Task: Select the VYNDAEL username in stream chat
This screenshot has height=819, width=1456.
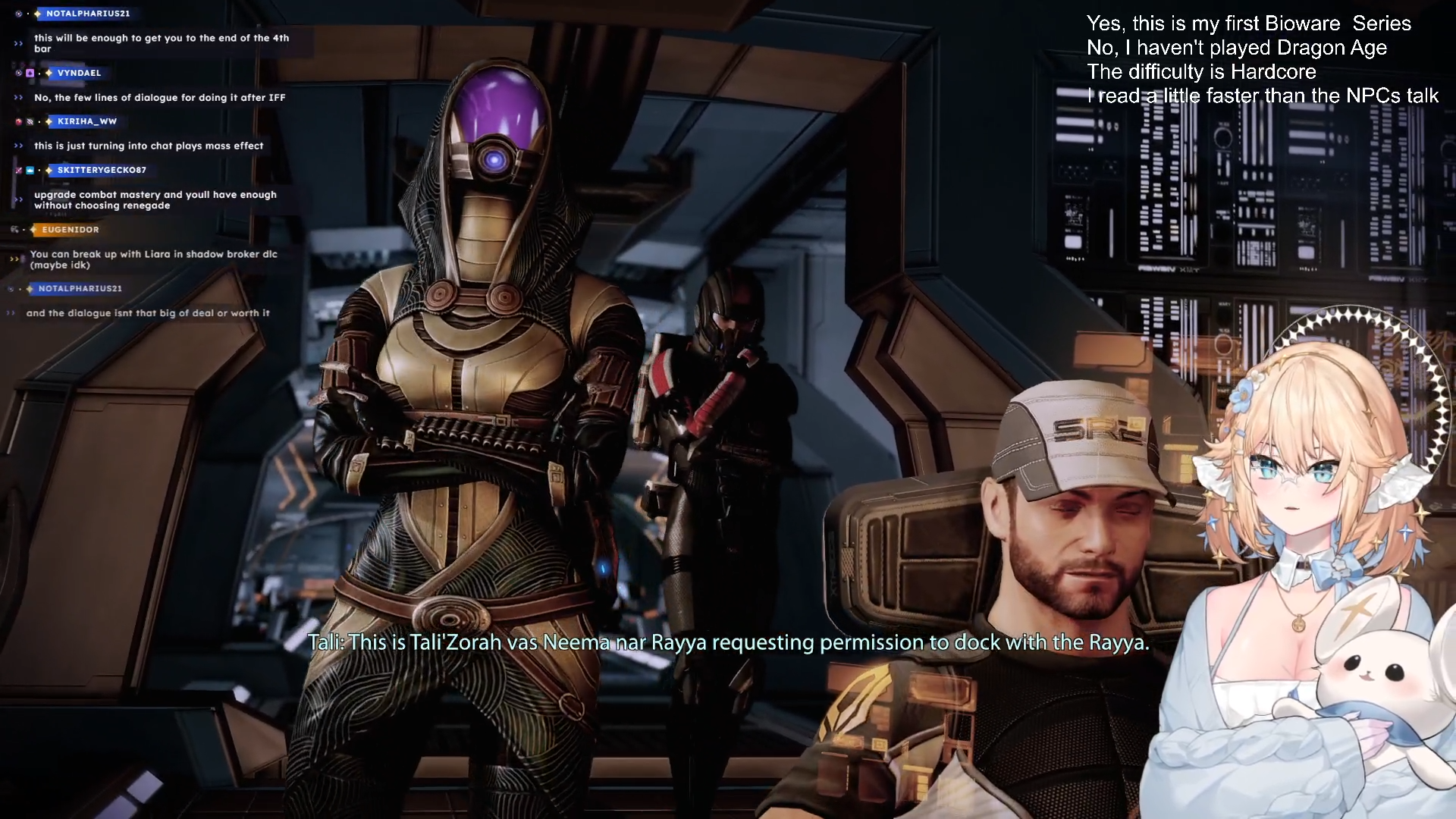Action: [x=79, y=73]
